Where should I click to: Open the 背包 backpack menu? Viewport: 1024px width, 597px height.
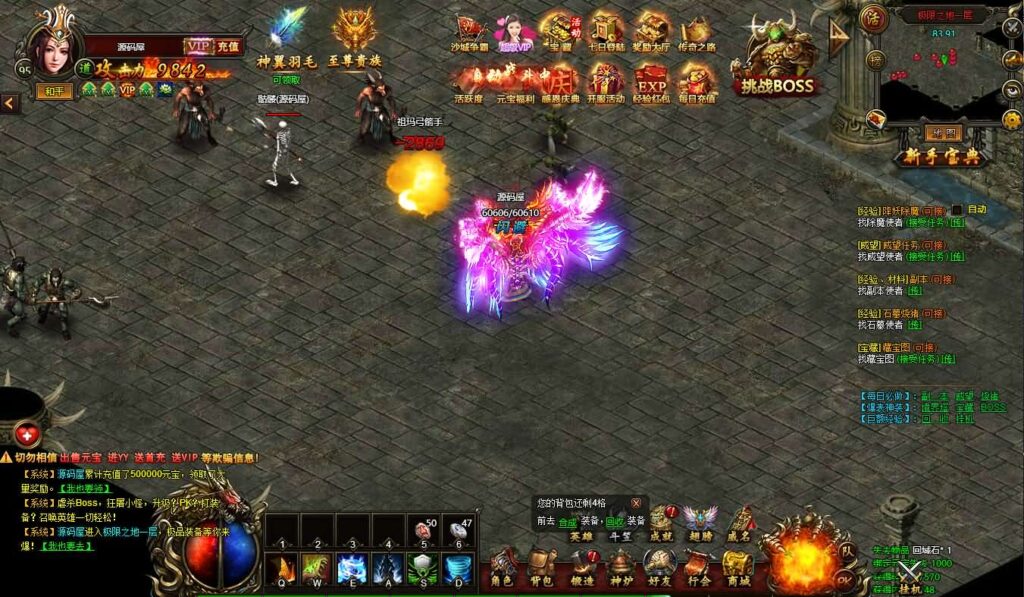[542, 567]
